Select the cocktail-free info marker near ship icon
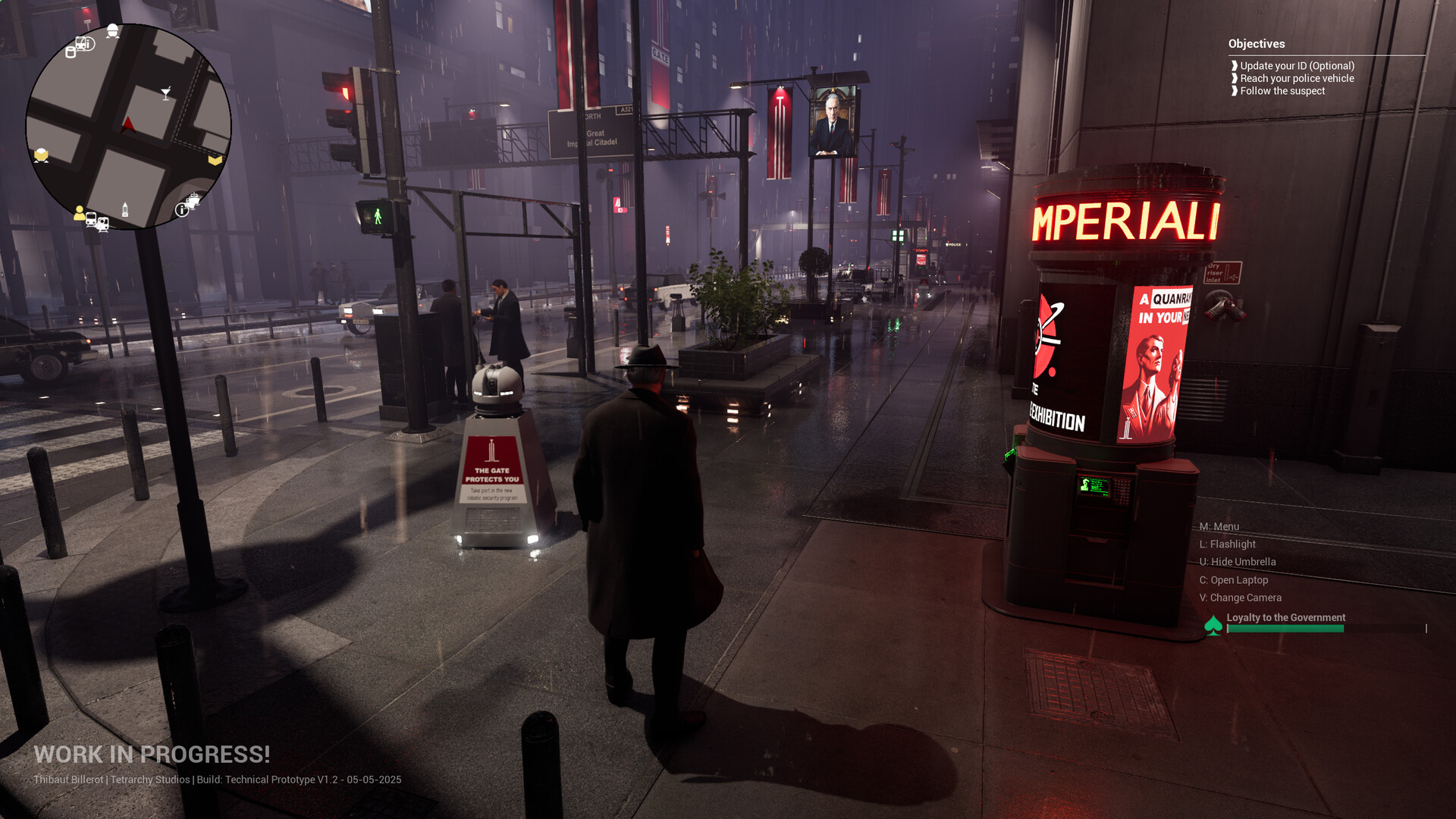Screen dimensions: 1456x819 [x=182, y=210]
